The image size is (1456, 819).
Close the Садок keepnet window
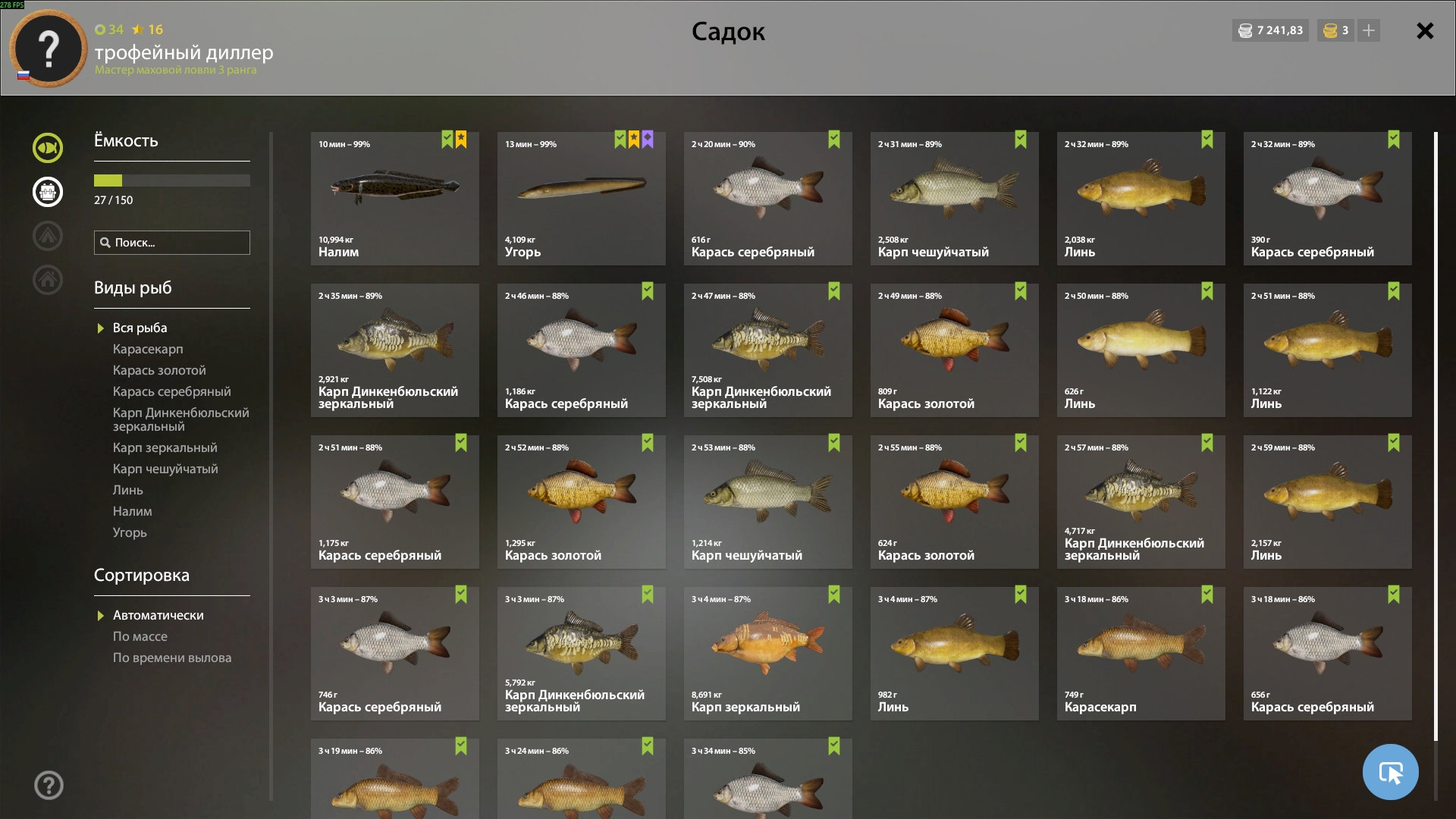click(x=1425, y=31)
